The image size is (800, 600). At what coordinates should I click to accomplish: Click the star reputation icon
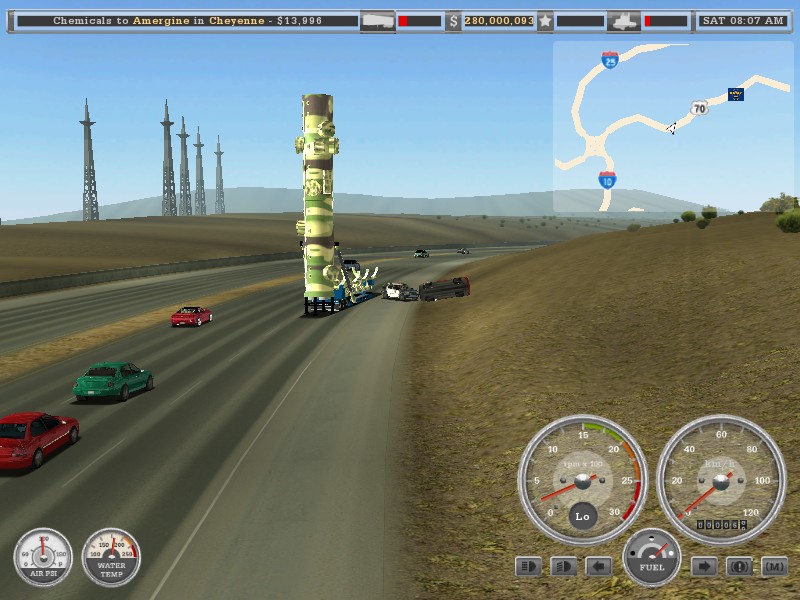[x=545, y=20]
